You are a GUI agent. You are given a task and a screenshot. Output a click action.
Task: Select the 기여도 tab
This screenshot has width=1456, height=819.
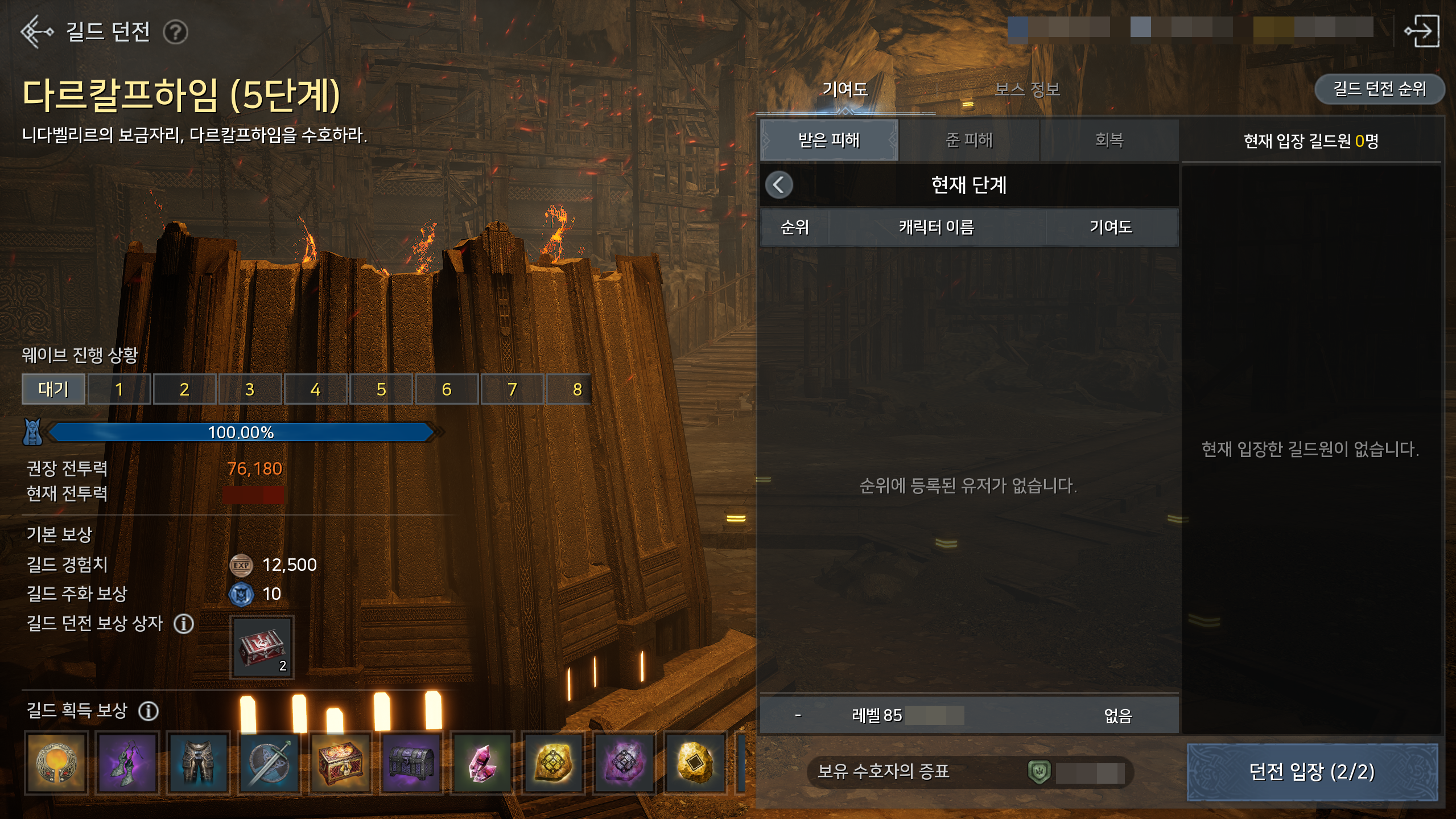[845, 89]
